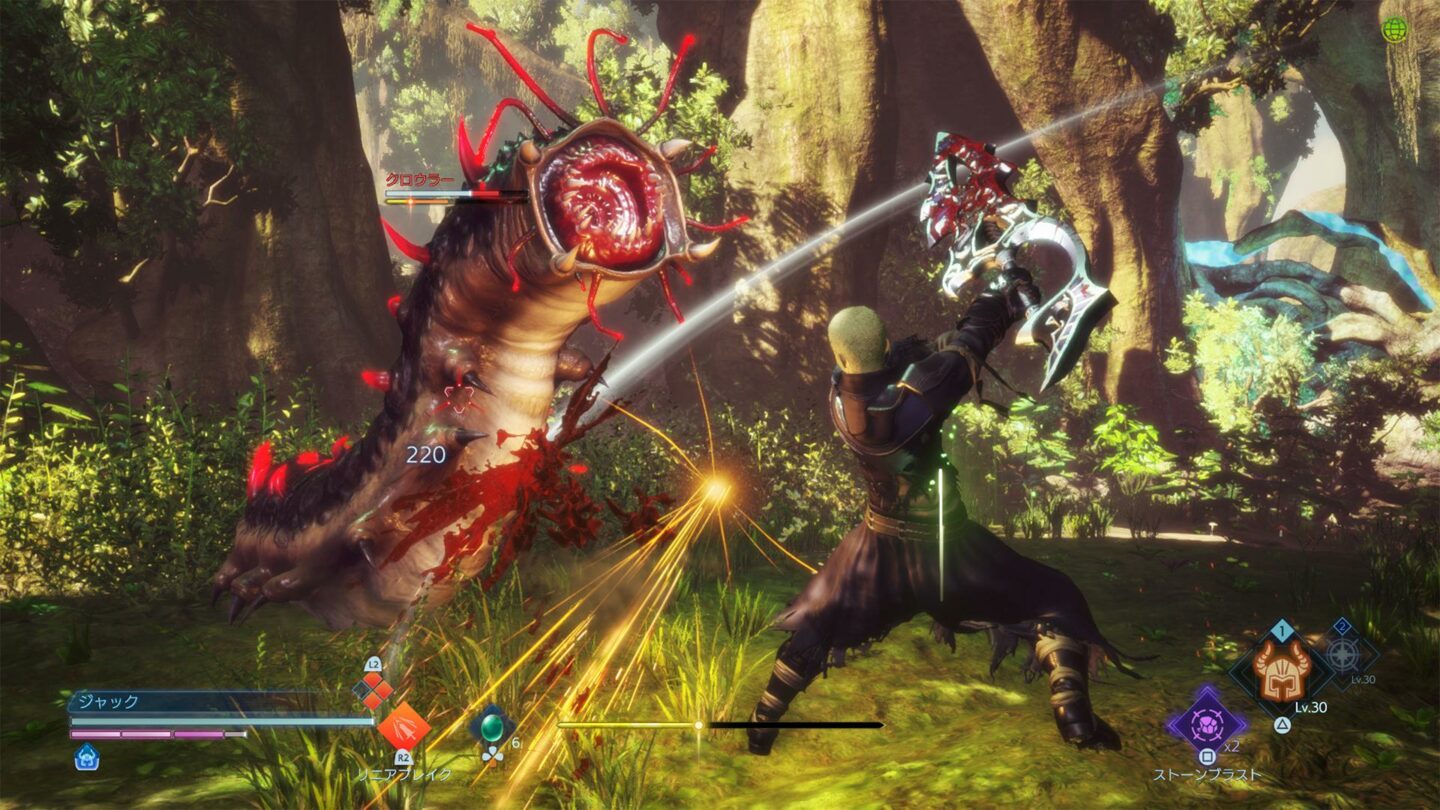Click the square button prompt on ストーンブラスト
Screen dimensions: 1440x810
coord(1208,755)
